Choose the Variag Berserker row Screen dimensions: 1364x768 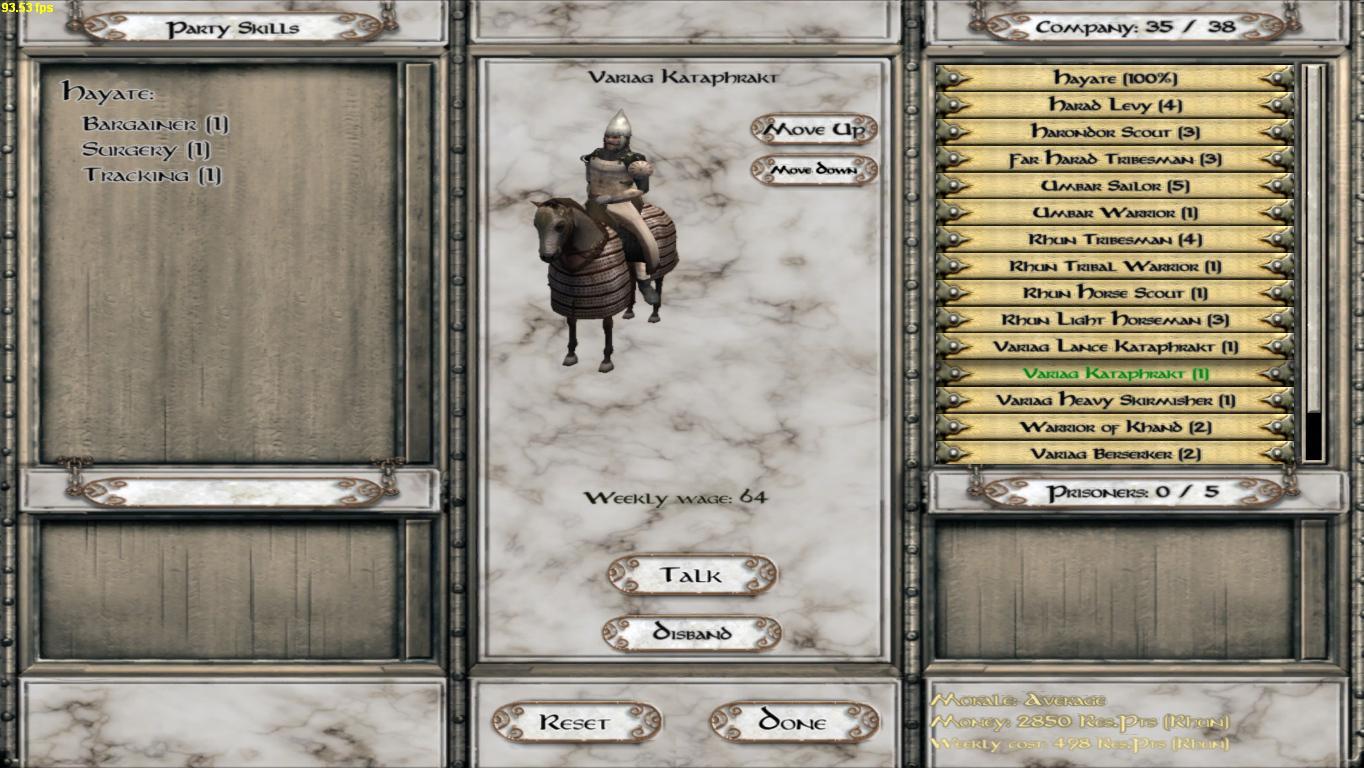pos(1115,454)
